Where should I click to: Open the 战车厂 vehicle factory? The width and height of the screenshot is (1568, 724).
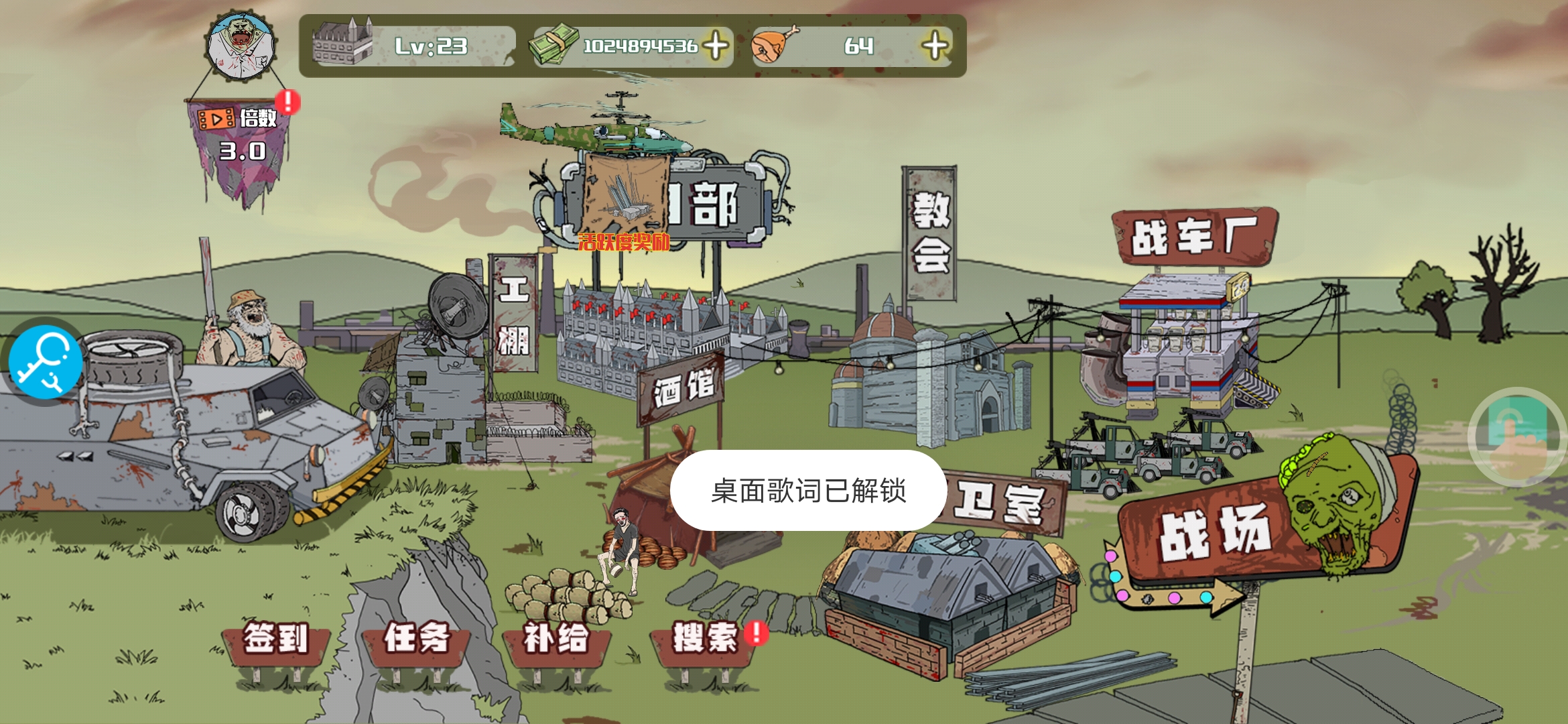tap(1194, 236)
